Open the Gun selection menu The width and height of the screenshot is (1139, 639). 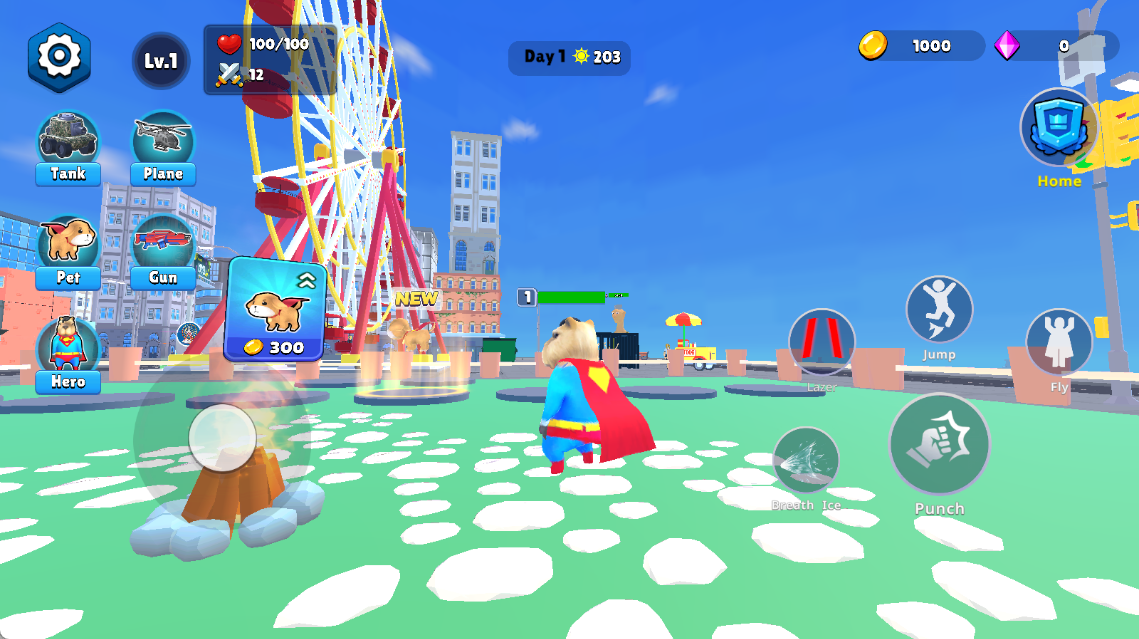click(163, 250)
